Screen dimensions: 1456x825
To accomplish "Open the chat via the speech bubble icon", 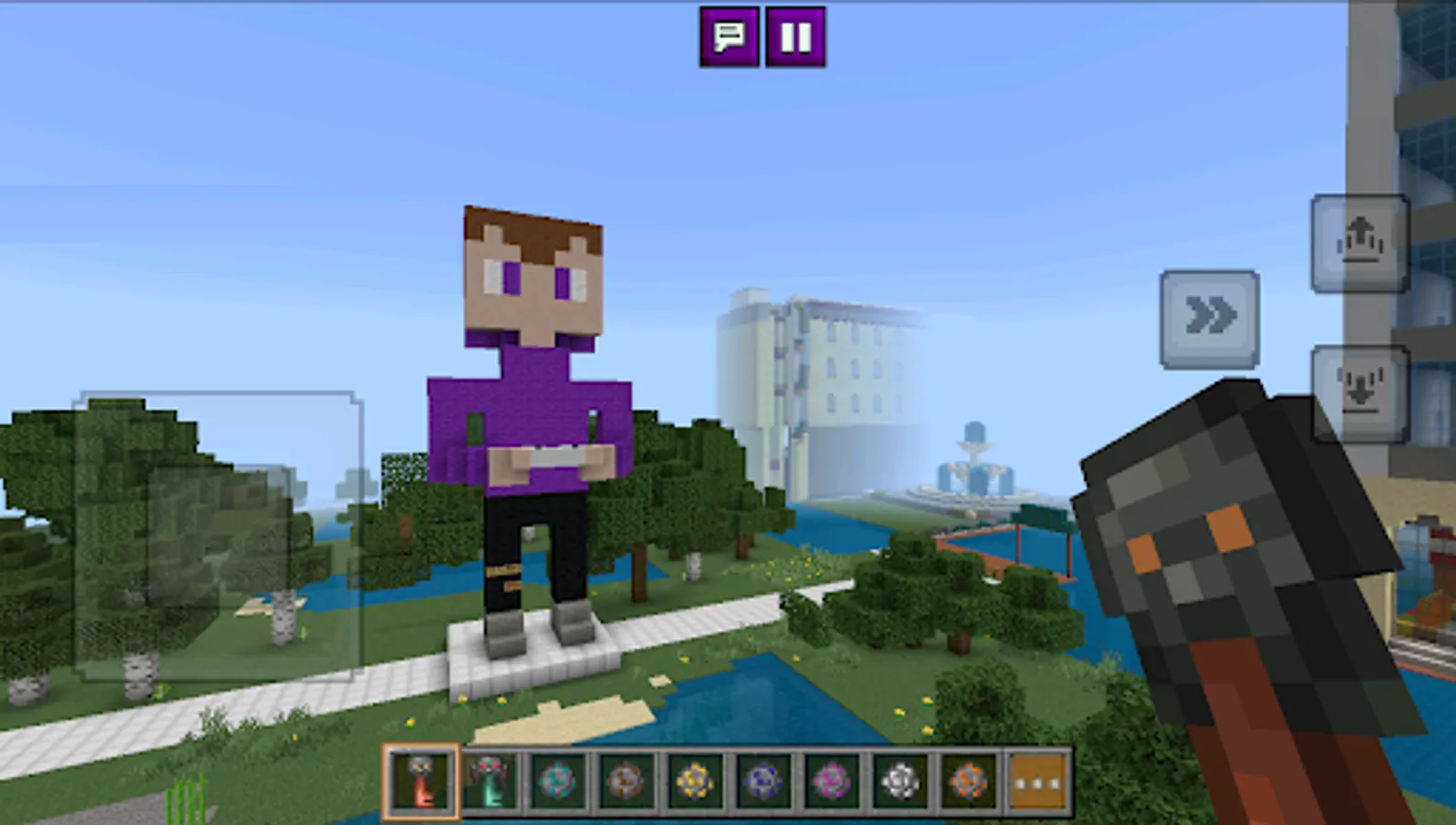I will click(x=728, y=37).
